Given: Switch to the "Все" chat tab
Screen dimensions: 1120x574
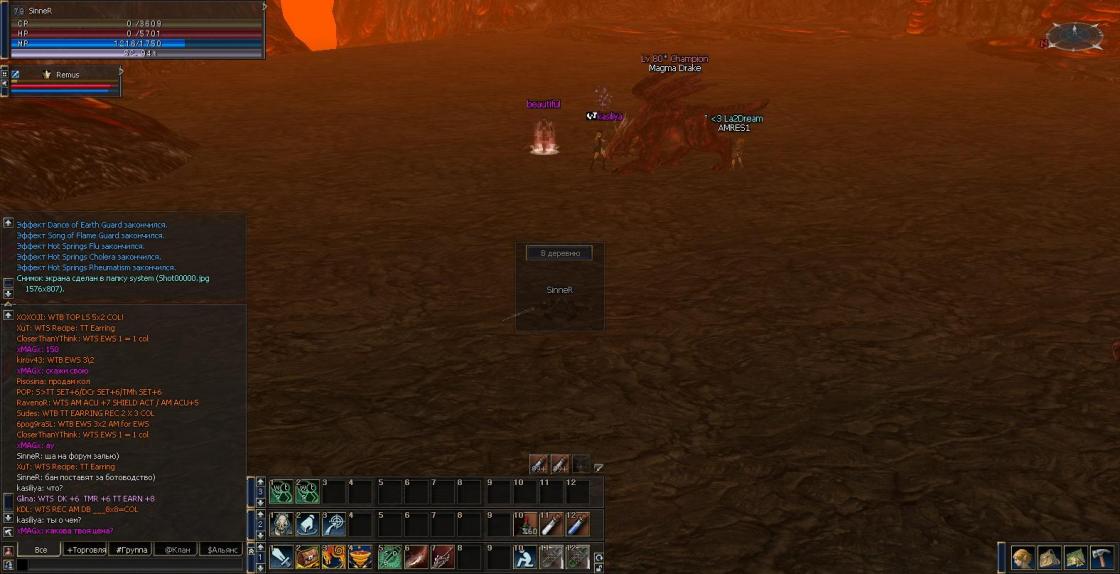Looking at the screenshot, I should point(40,549).
